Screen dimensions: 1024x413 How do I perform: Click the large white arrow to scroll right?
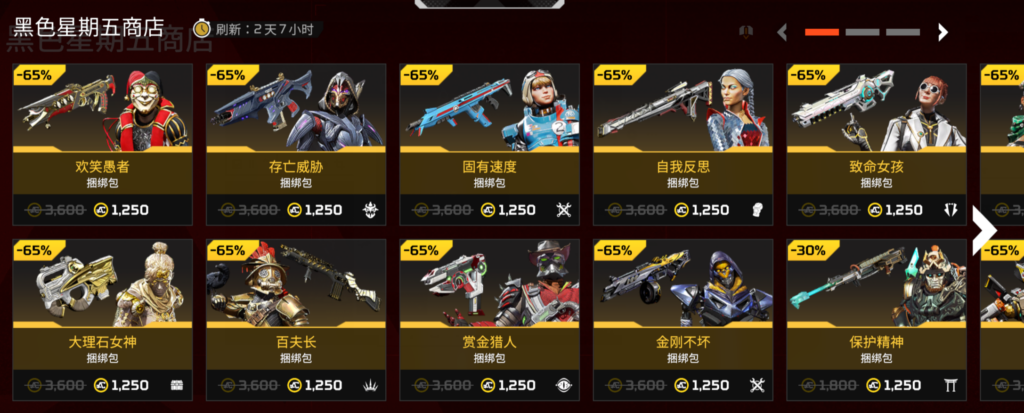coord(984,230)
